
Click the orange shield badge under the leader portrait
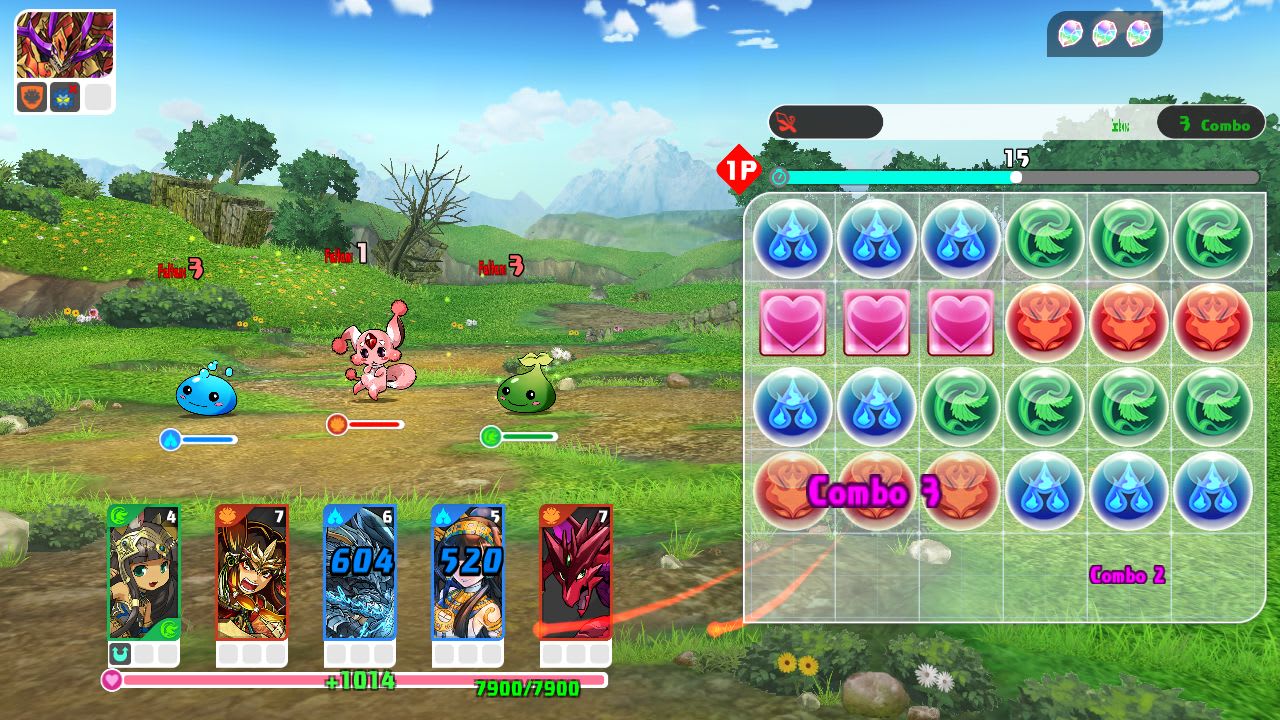(32, 96)
